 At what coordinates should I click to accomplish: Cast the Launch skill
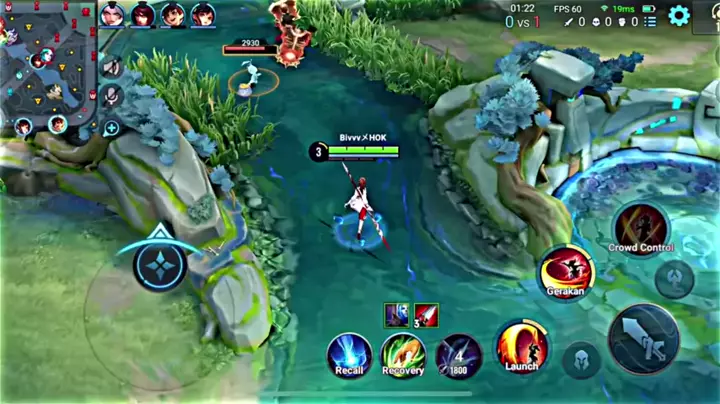(x=521, y=346)
